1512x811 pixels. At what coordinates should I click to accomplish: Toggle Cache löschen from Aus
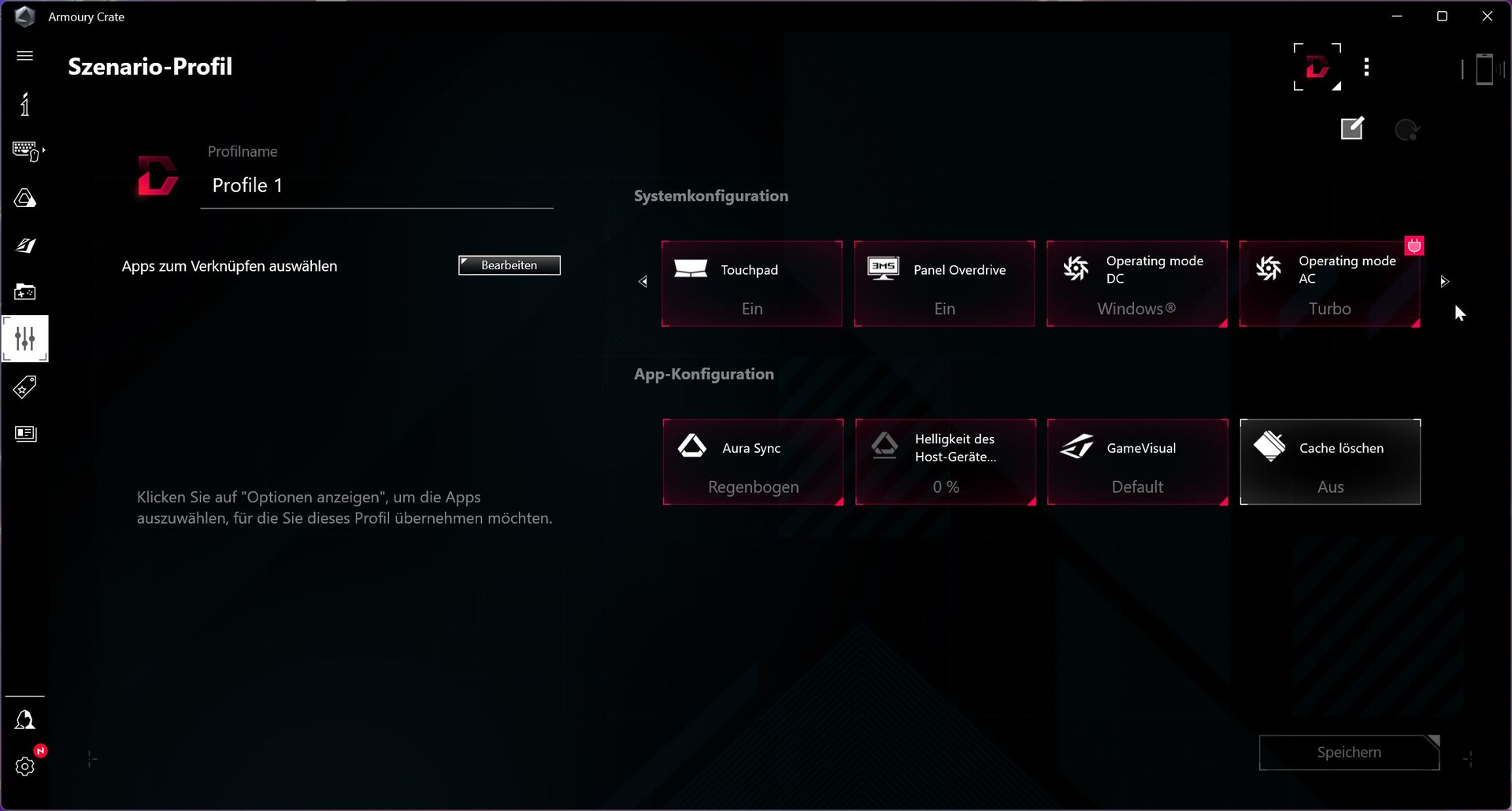pyautogui.click(x=1330, y=462)
